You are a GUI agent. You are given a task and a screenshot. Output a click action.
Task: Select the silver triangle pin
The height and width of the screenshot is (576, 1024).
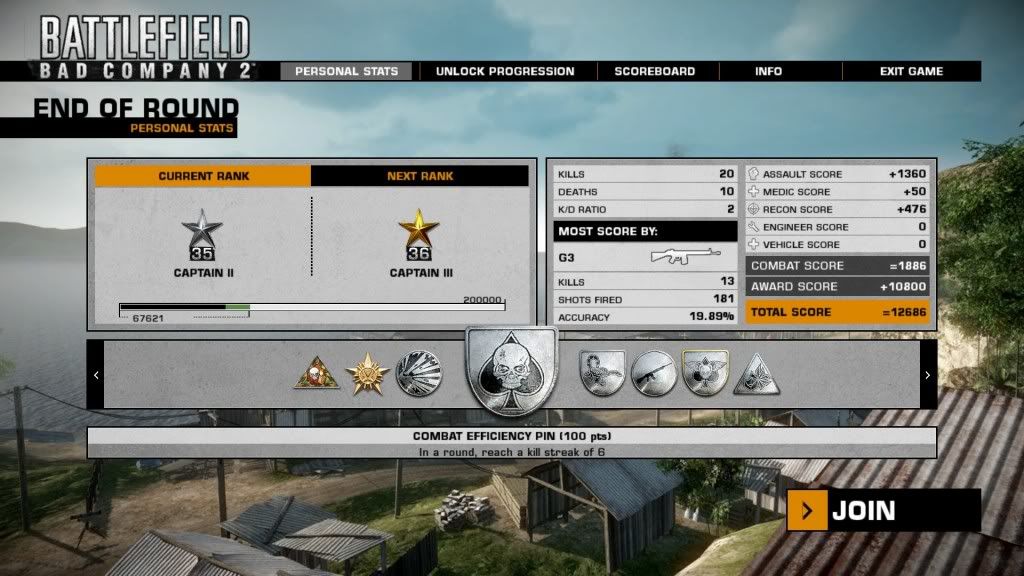click(756, 375)
